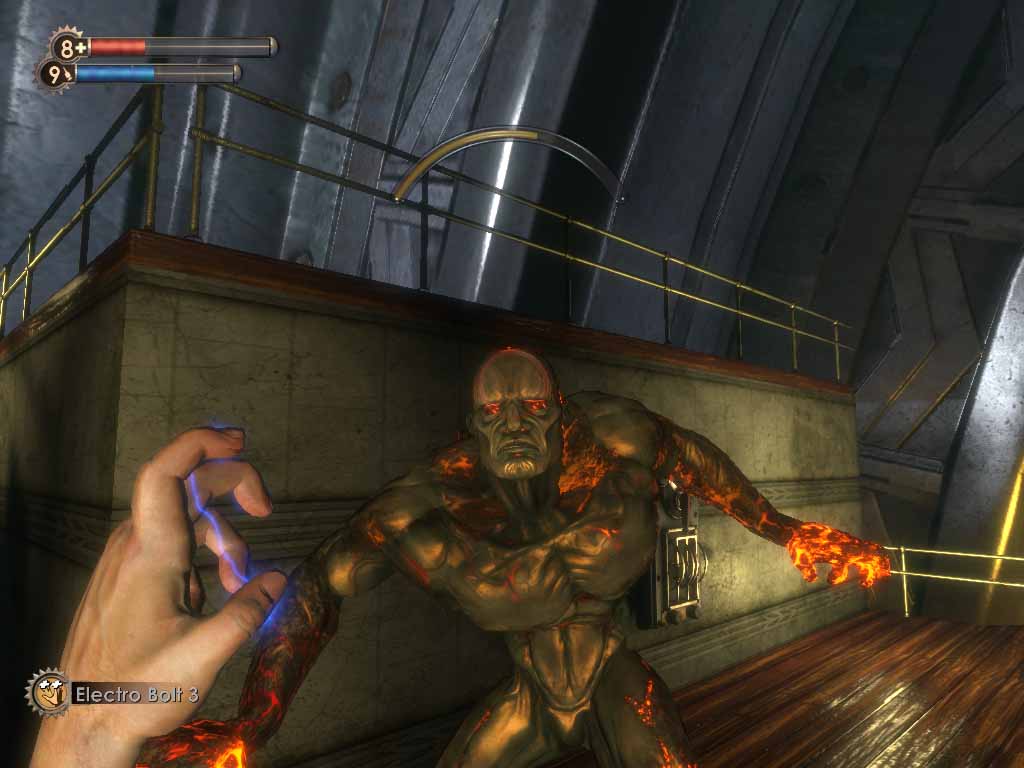Click the EVE hypo counter gear
The width and height of the screenshot is (1024, 768).
coord(55,74)
